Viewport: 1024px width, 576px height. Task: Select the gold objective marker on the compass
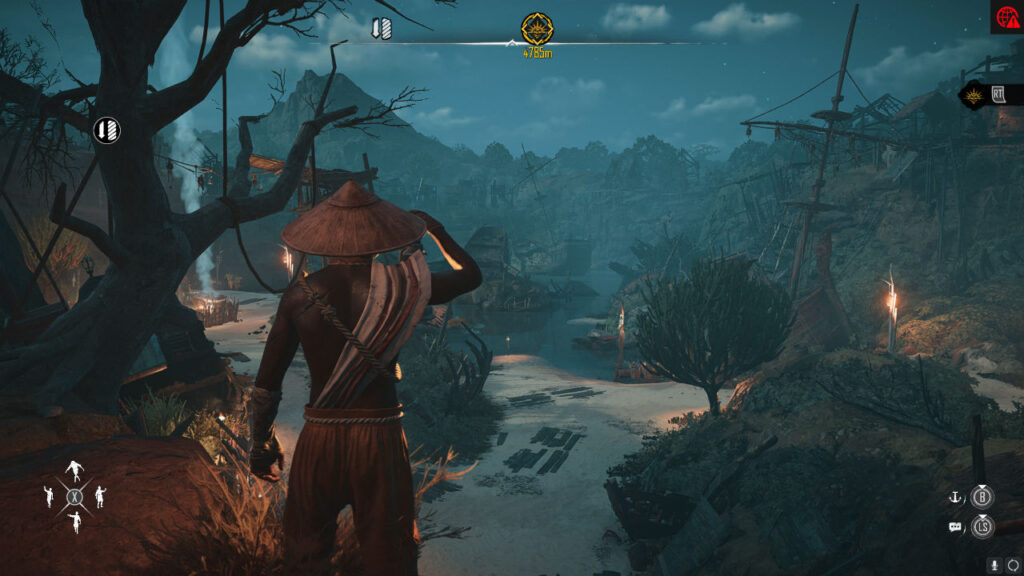pyautogui.click(x=537, y=27)
